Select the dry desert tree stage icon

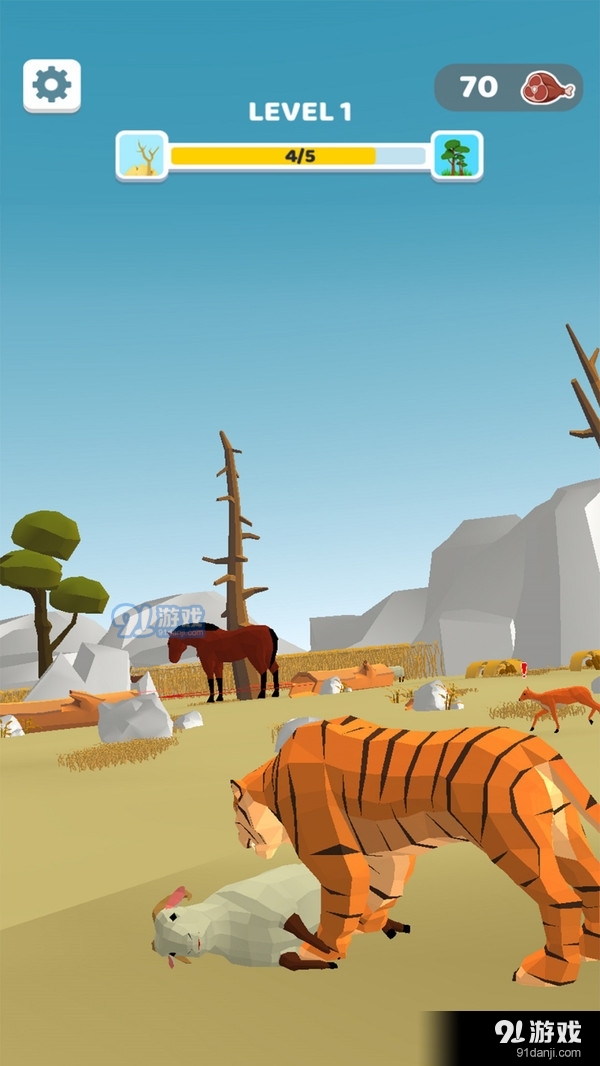click(142, 155)
